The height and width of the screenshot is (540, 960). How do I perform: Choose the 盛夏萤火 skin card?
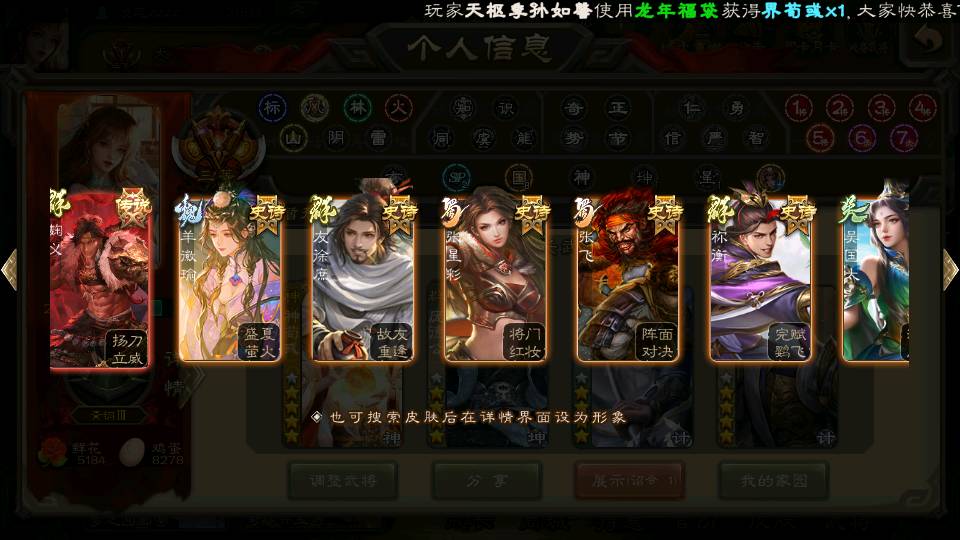click(x=230, y=280)
